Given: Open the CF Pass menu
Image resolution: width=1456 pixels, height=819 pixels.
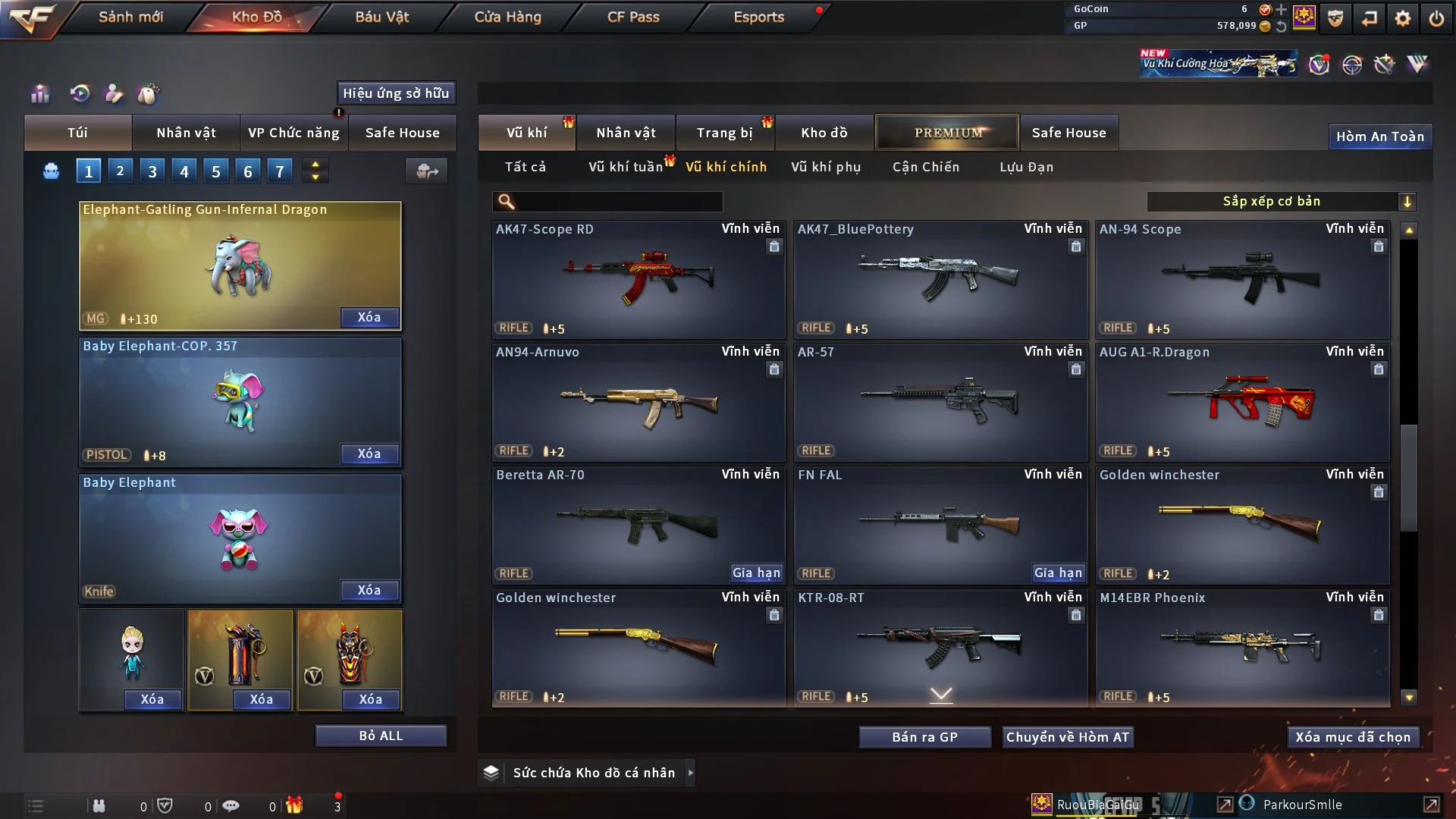Looking at the screenshot, I should (x=633, y=17).
